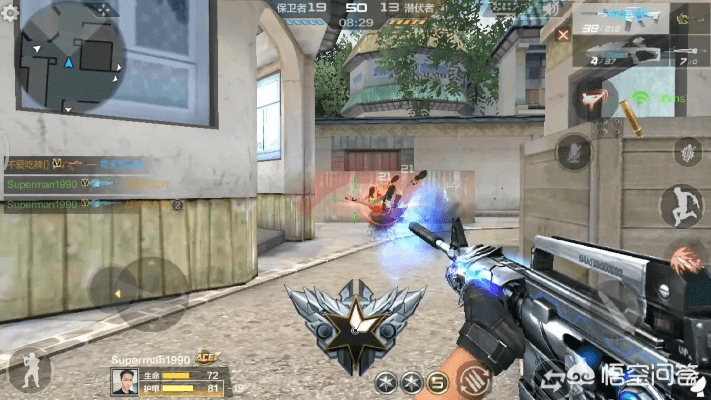
Task: Activate the melee kick icon
Action: (593, 100)
